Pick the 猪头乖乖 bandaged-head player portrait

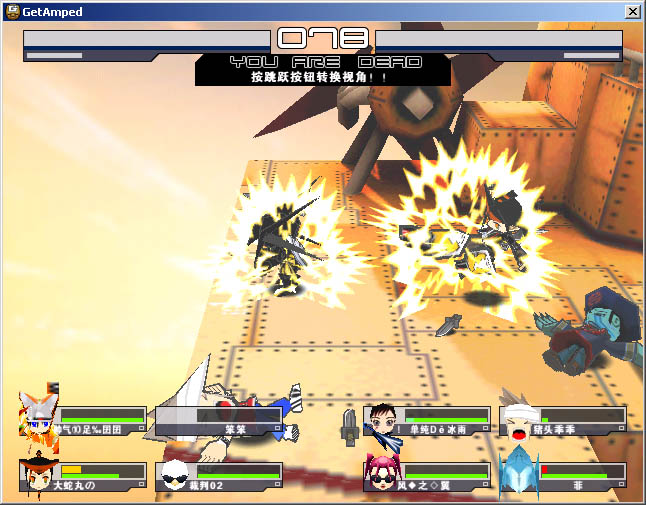coord(516,420)
